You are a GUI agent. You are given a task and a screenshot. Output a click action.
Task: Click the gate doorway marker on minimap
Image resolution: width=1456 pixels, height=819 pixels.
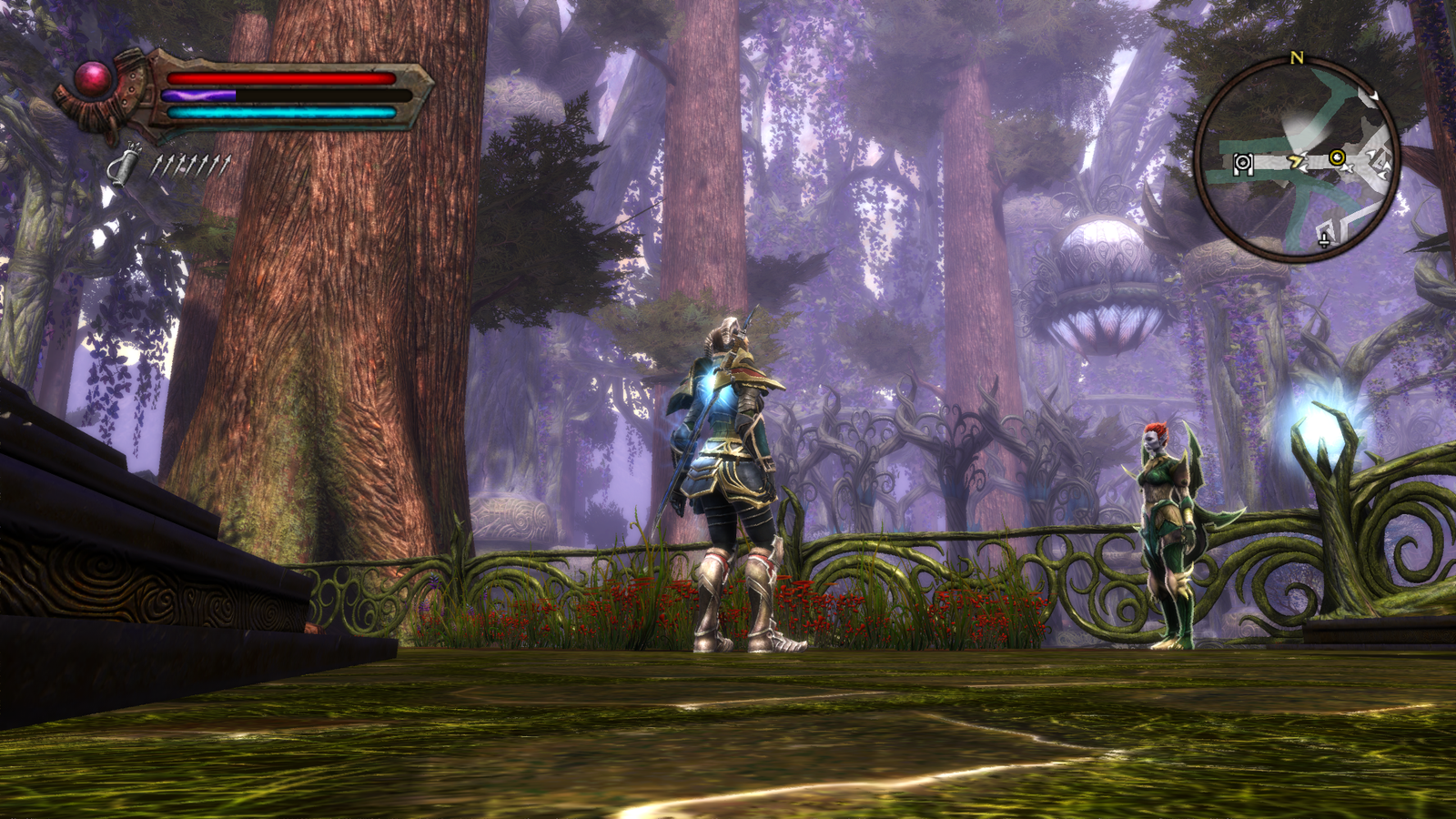click(x=1242, y=164)
